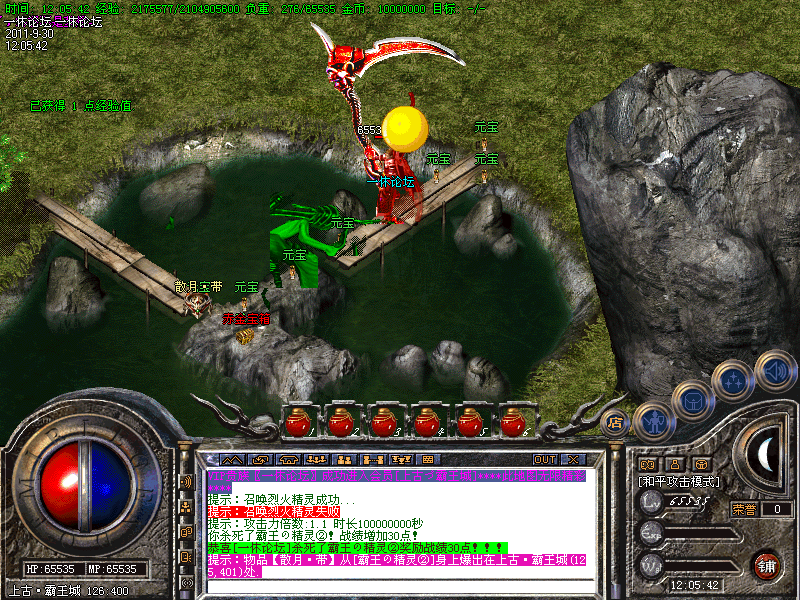
Task: Open the skills panel with sparkle icon
Action: [x=733, y=380]
